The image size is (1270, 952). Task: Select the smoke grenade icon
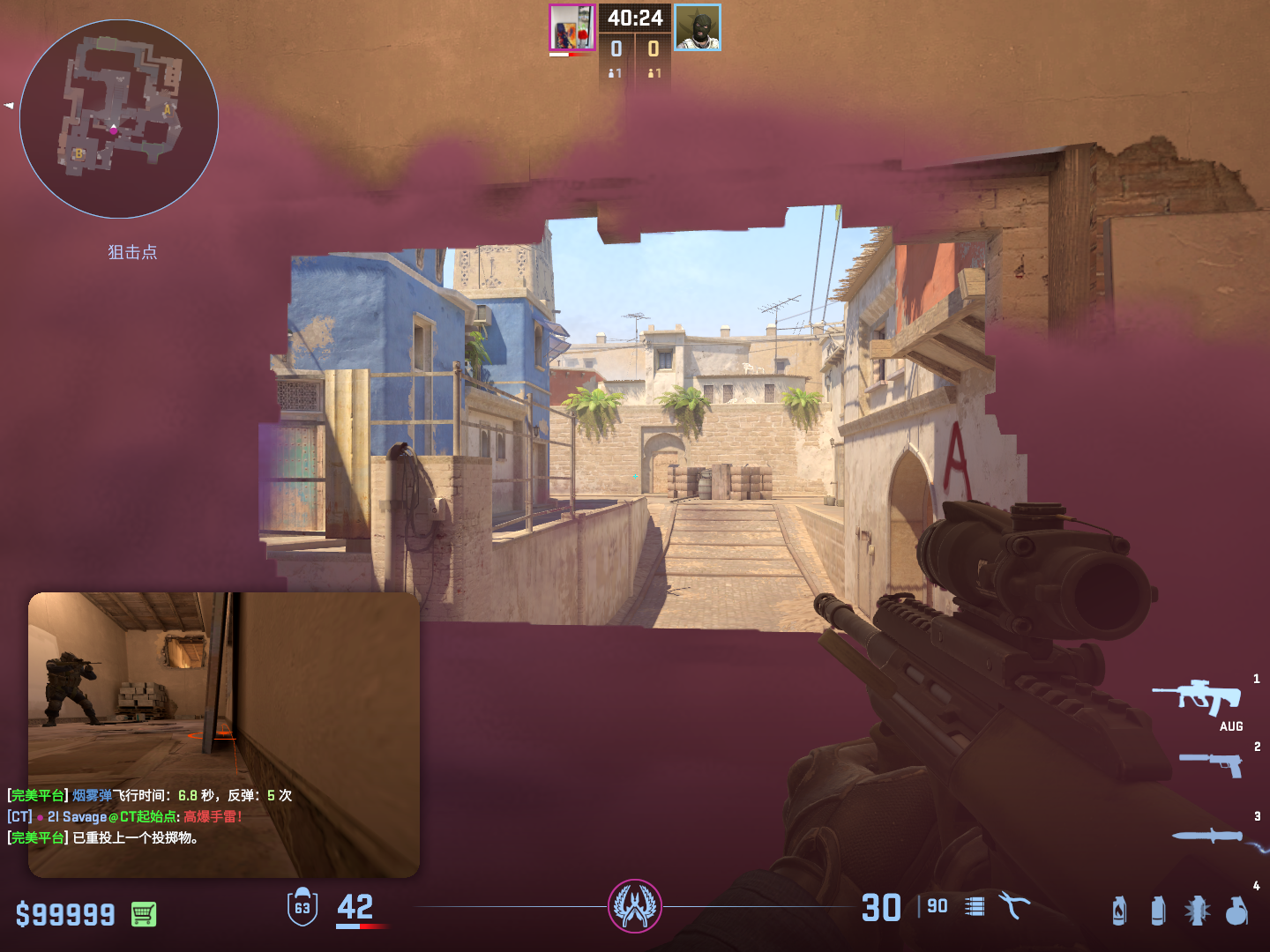pyautogui.click(x=1158, y=911)
